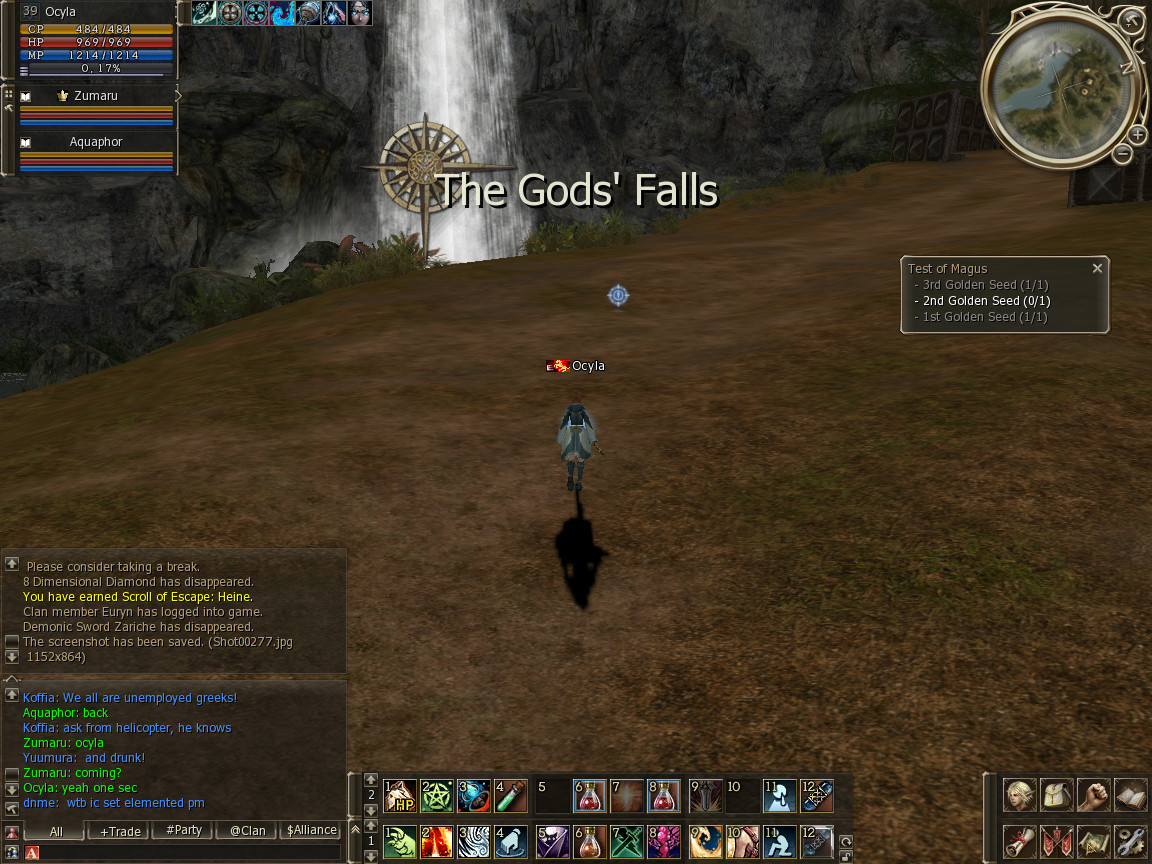Open the #Party chat tab
The height and width of the screenshot is (864, 1152).
(184, 831)
